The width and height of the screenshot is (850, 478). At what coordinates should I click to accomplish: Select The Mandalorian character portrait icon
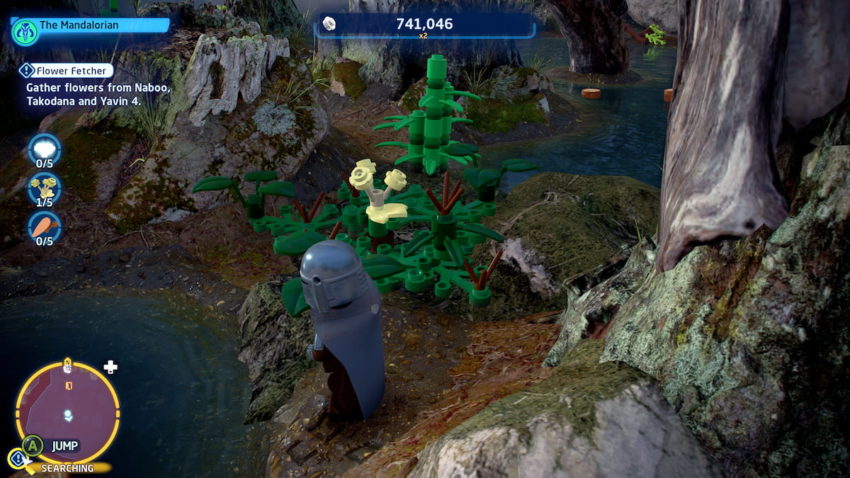click(25, 31)
